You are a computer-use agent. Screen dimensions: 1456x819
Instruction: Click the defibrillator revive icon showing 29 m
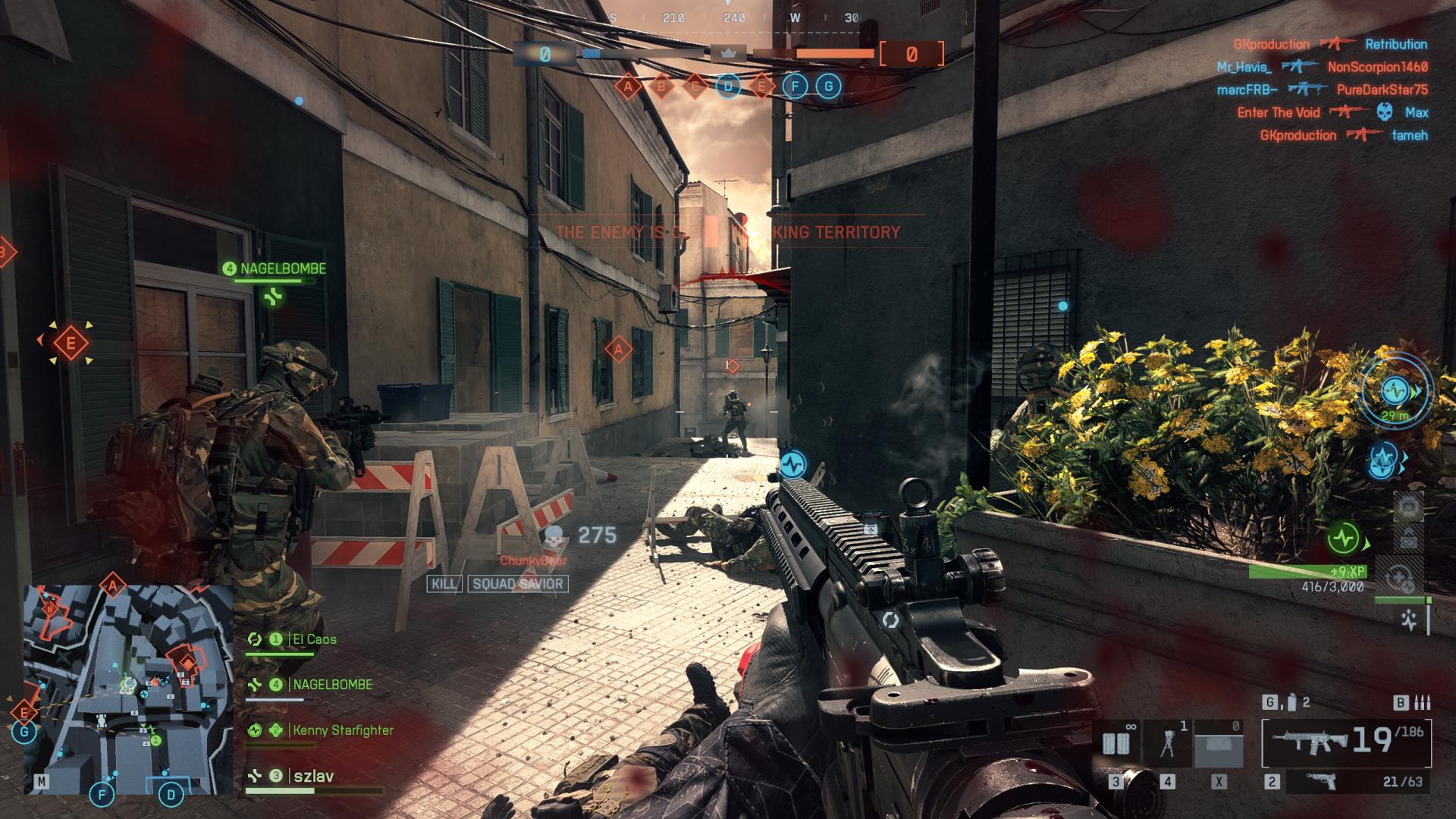pos(1395,391)
